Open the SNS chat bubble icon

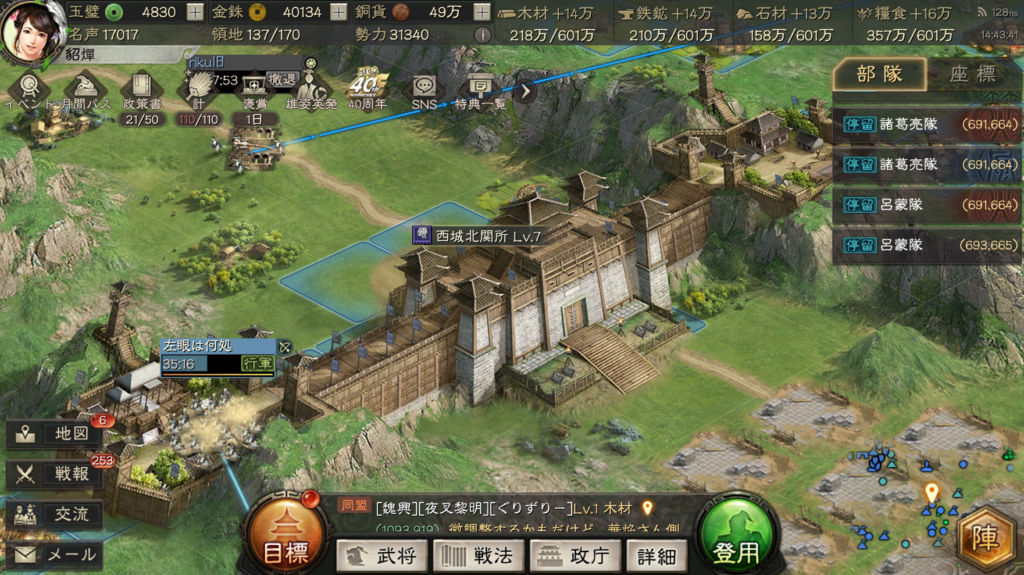click(424, 90)
